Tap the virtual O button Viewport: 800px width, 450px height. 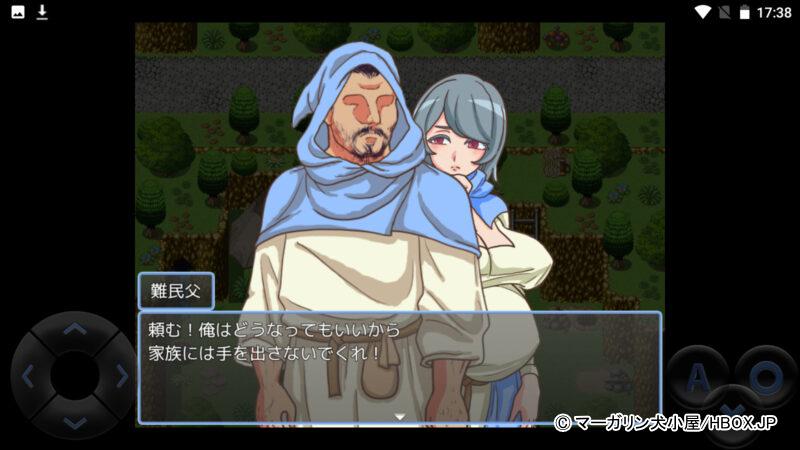(766, 377)
